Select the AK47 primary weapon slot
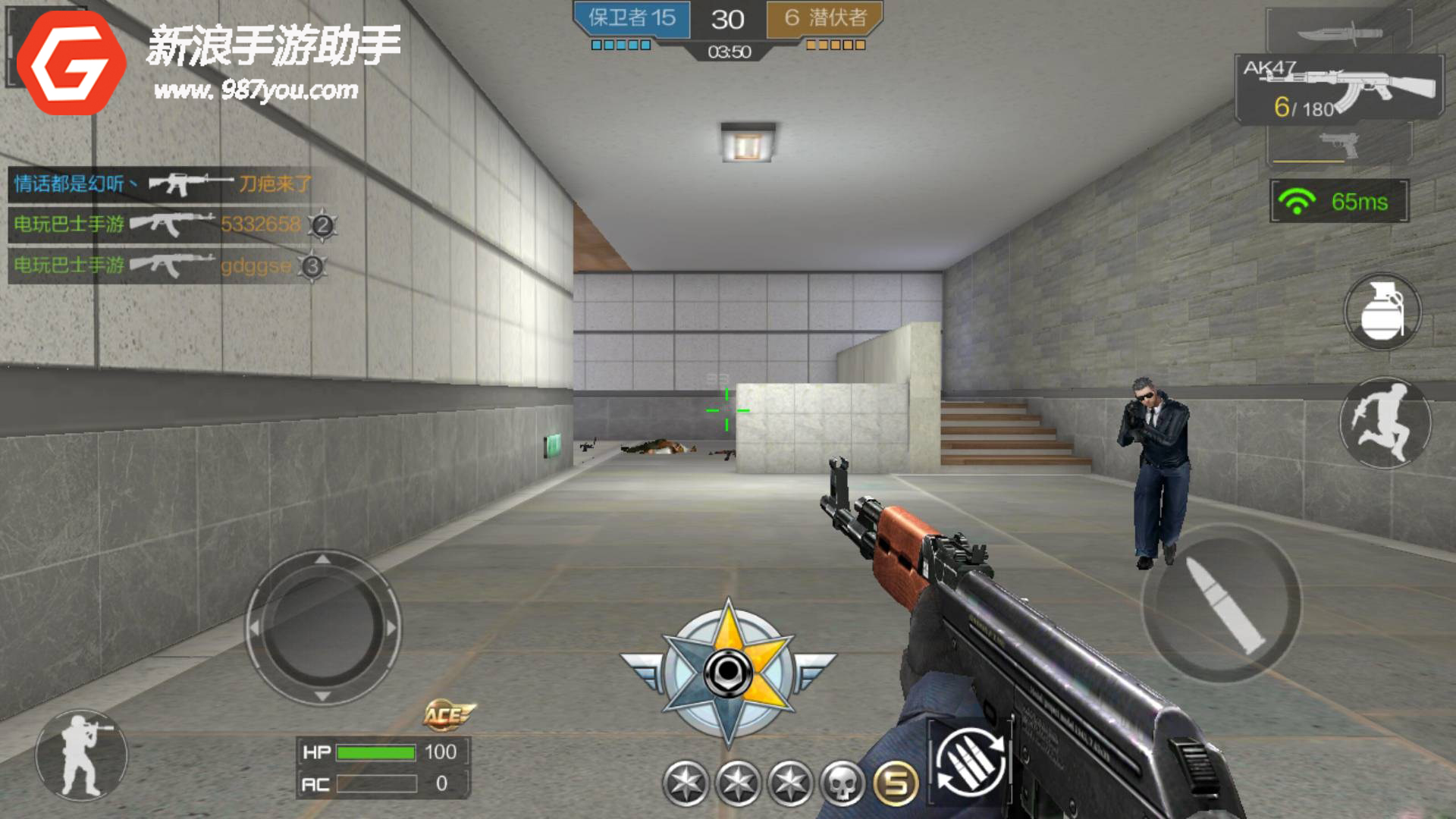This screenshot has height=819, width=1456. pos(1339,89)
